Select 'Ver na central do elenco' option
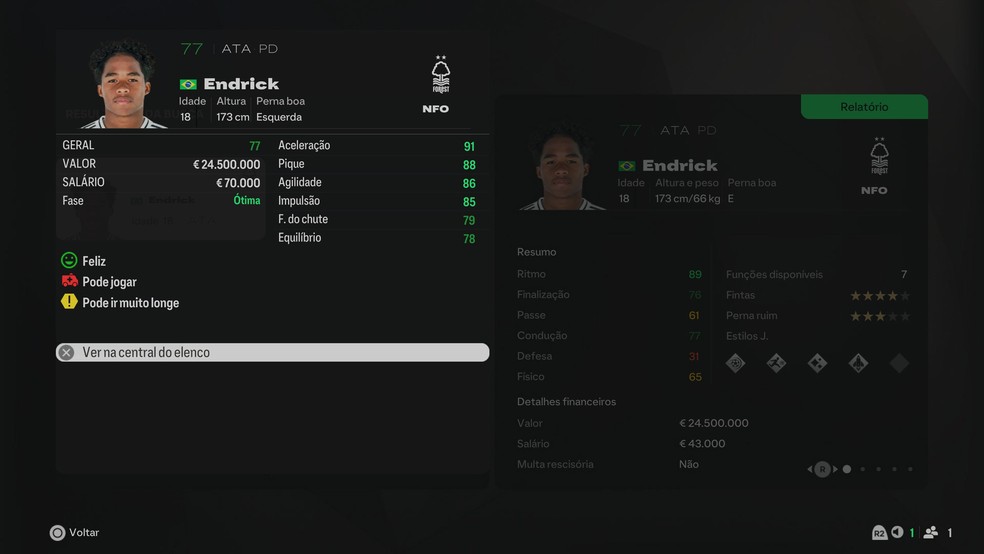 click(272, 352)
